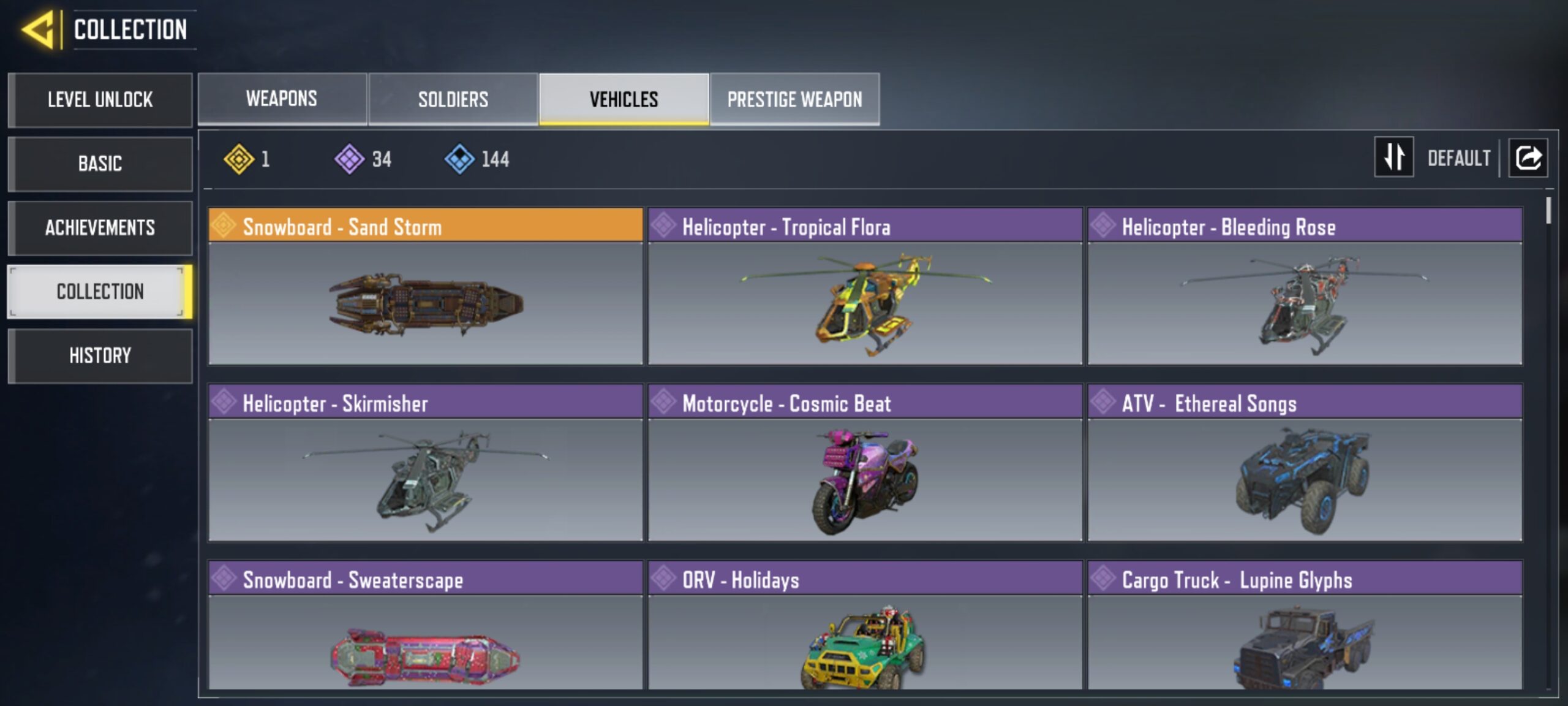
Task: Open the Achievements section
Action: click(100, 228)
